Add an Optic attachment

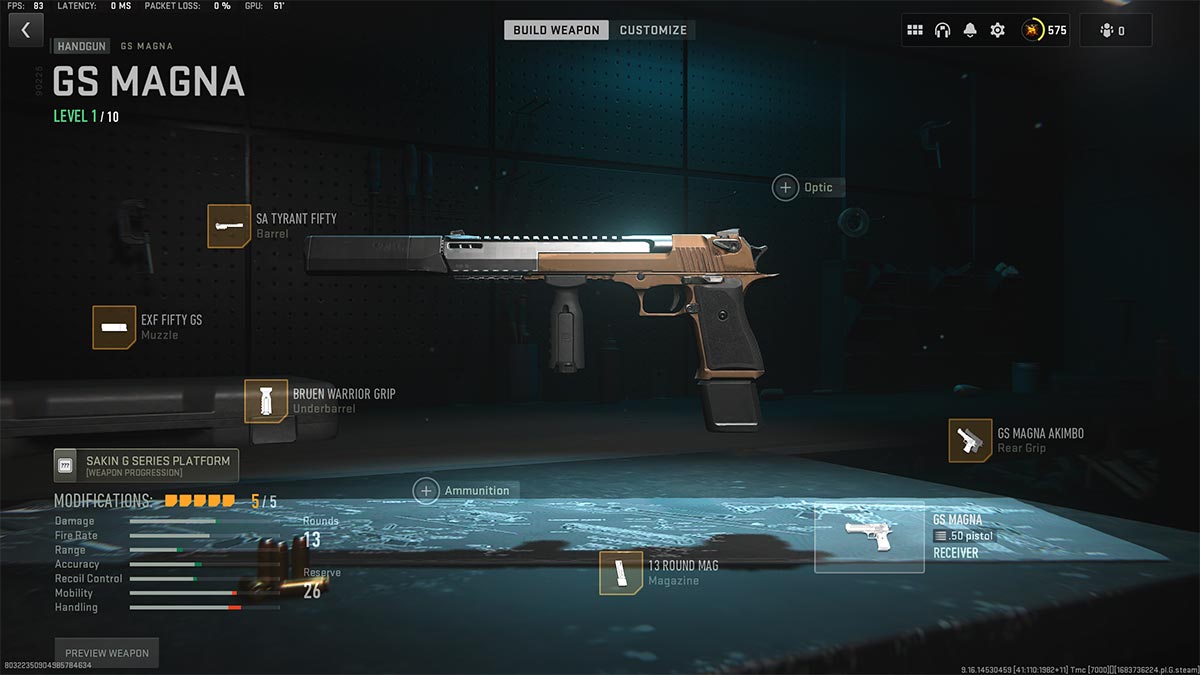[786, 187]
